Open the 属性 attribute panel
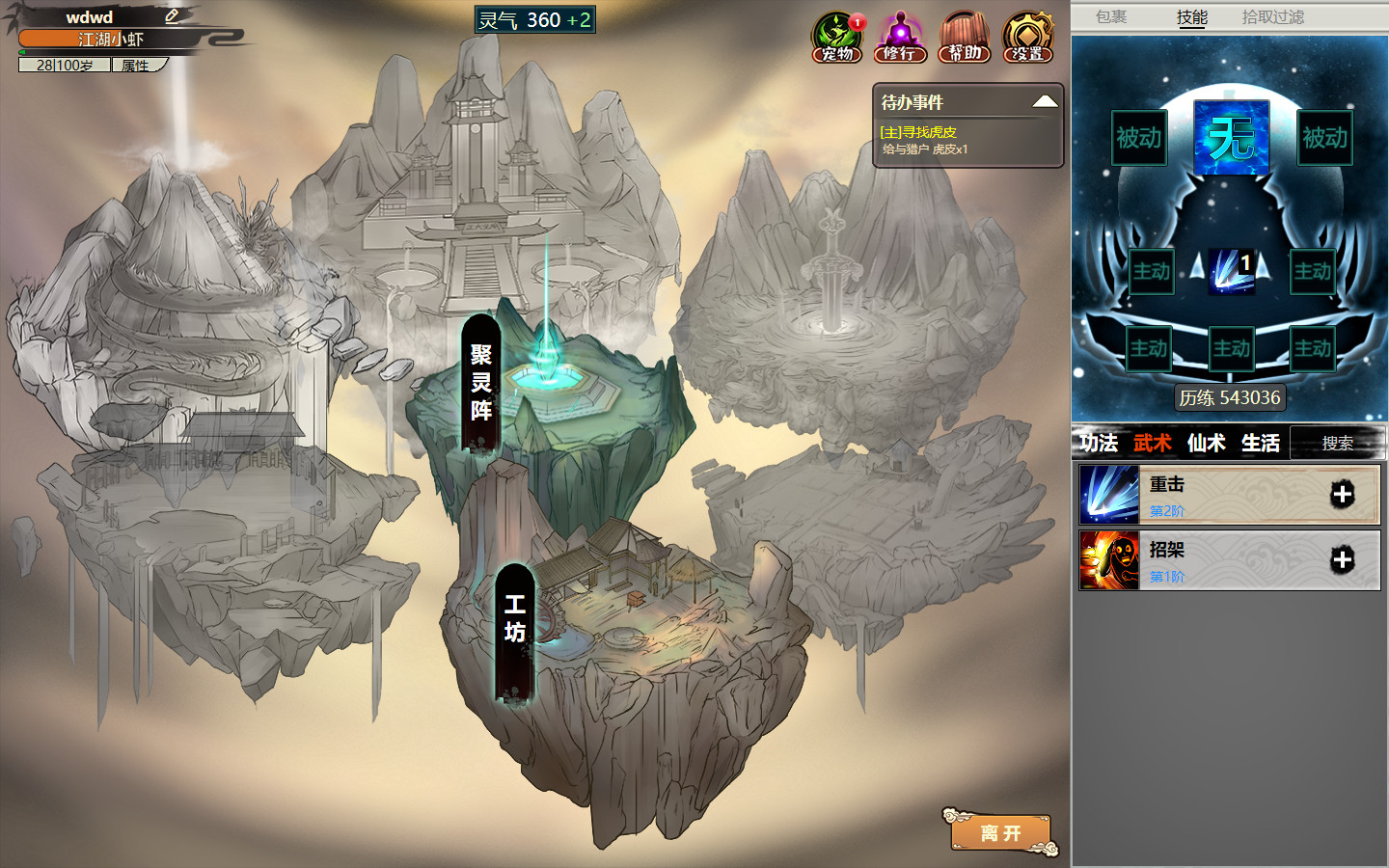1389x868 pixels. (136, 65)
